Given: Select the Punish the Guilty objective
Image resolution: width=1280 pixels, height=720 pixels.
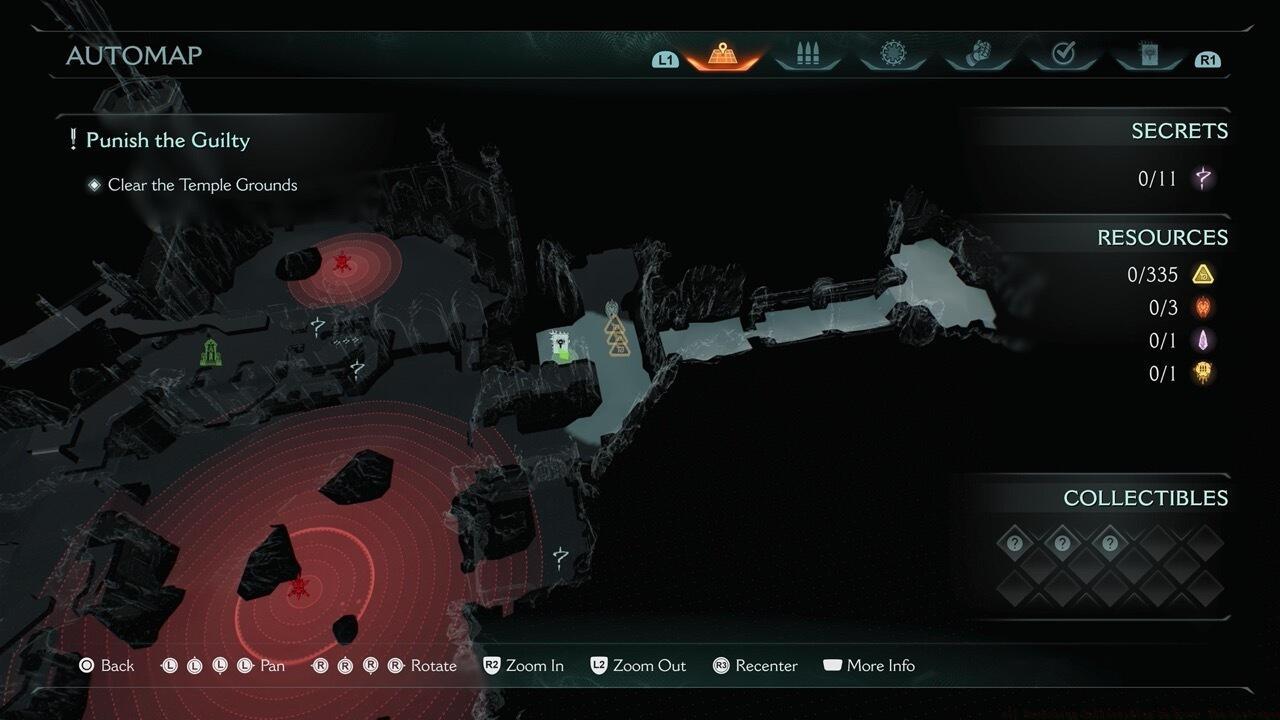Looking at the screenshot, I should click(167, 140).
